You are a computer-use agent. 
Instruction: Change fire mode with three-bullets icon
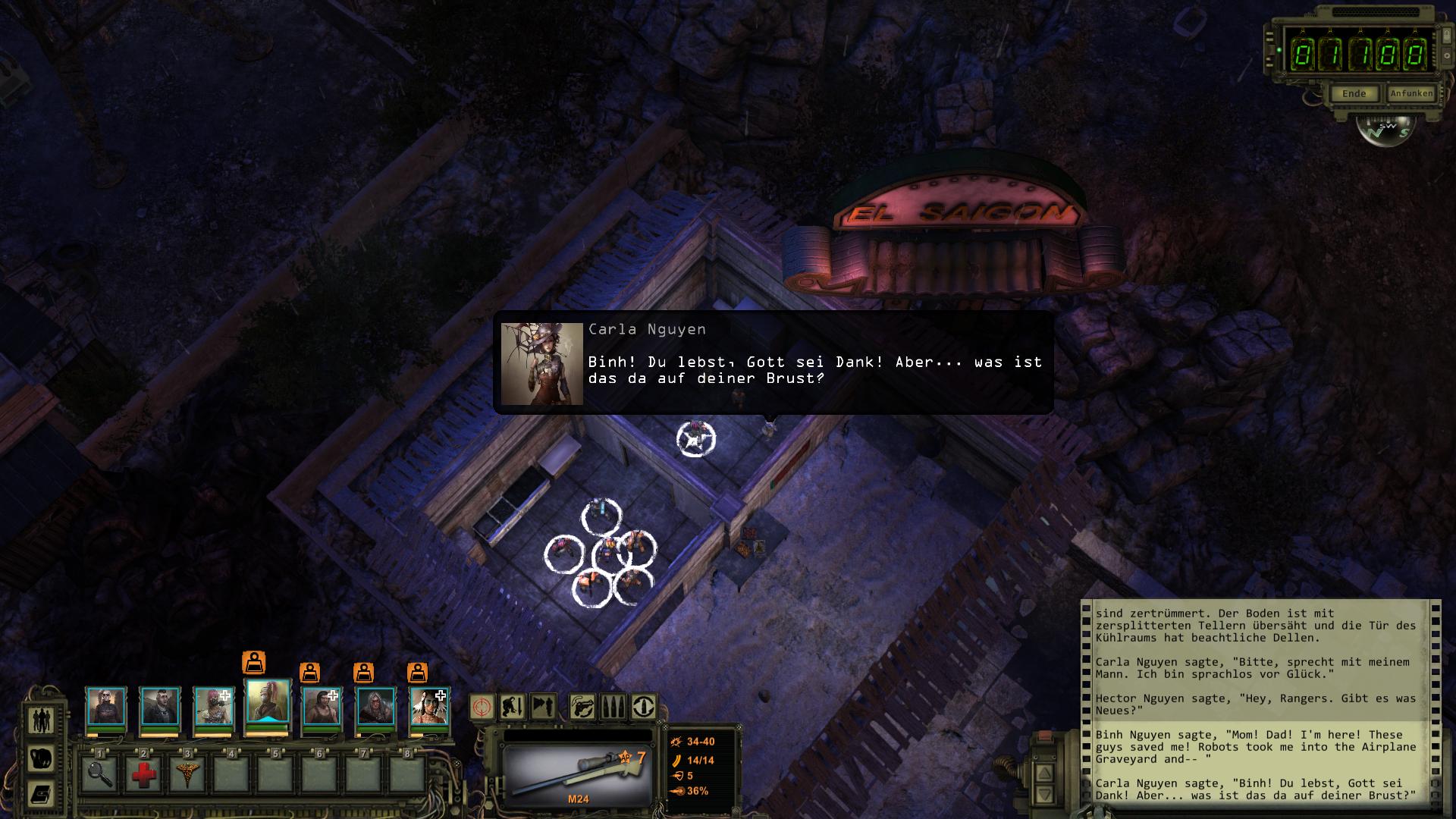pos(613,708)
